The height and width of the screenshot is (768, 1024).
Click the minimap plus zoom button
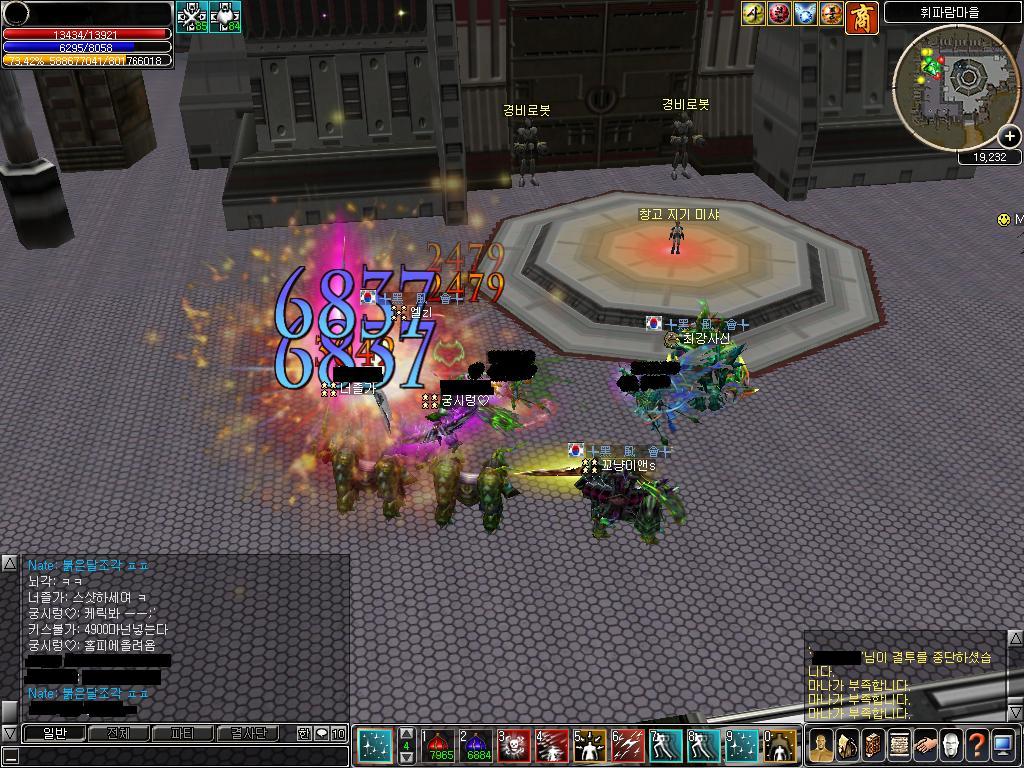pos(1009,136)
